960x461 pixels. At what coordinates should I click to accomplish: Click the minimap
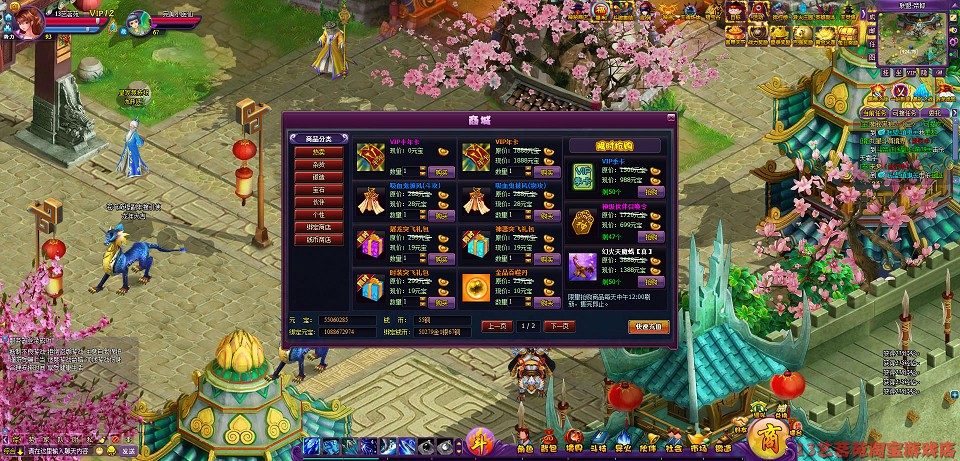click(x=910, y=40)
